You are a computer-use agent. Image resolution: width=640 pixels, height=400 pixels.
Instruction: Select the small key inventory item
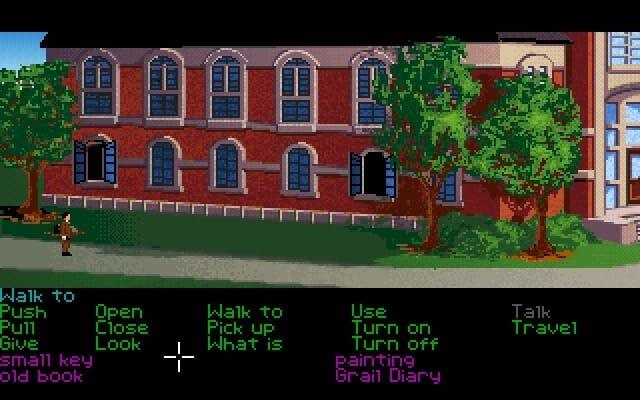click(x=46, y=360)
